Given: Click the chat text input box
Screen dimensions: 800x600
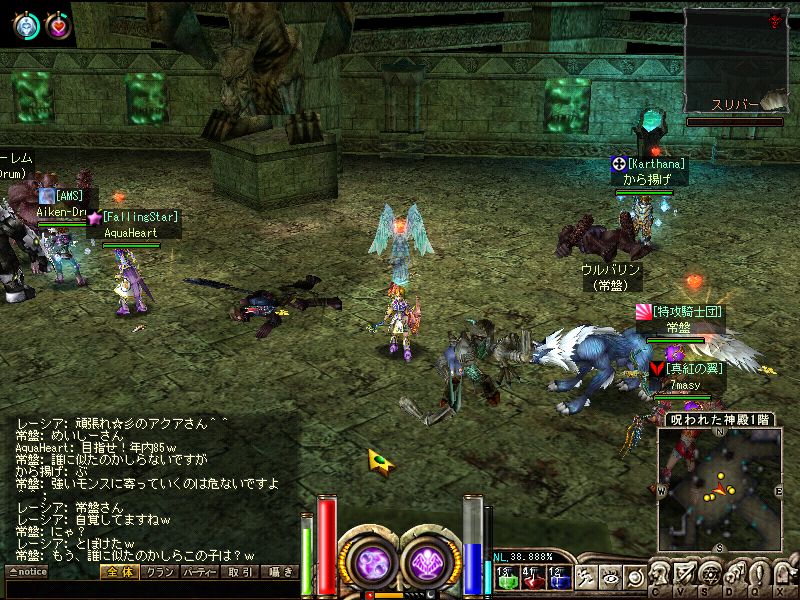Looking at the screenshot, I should point(150,589).
